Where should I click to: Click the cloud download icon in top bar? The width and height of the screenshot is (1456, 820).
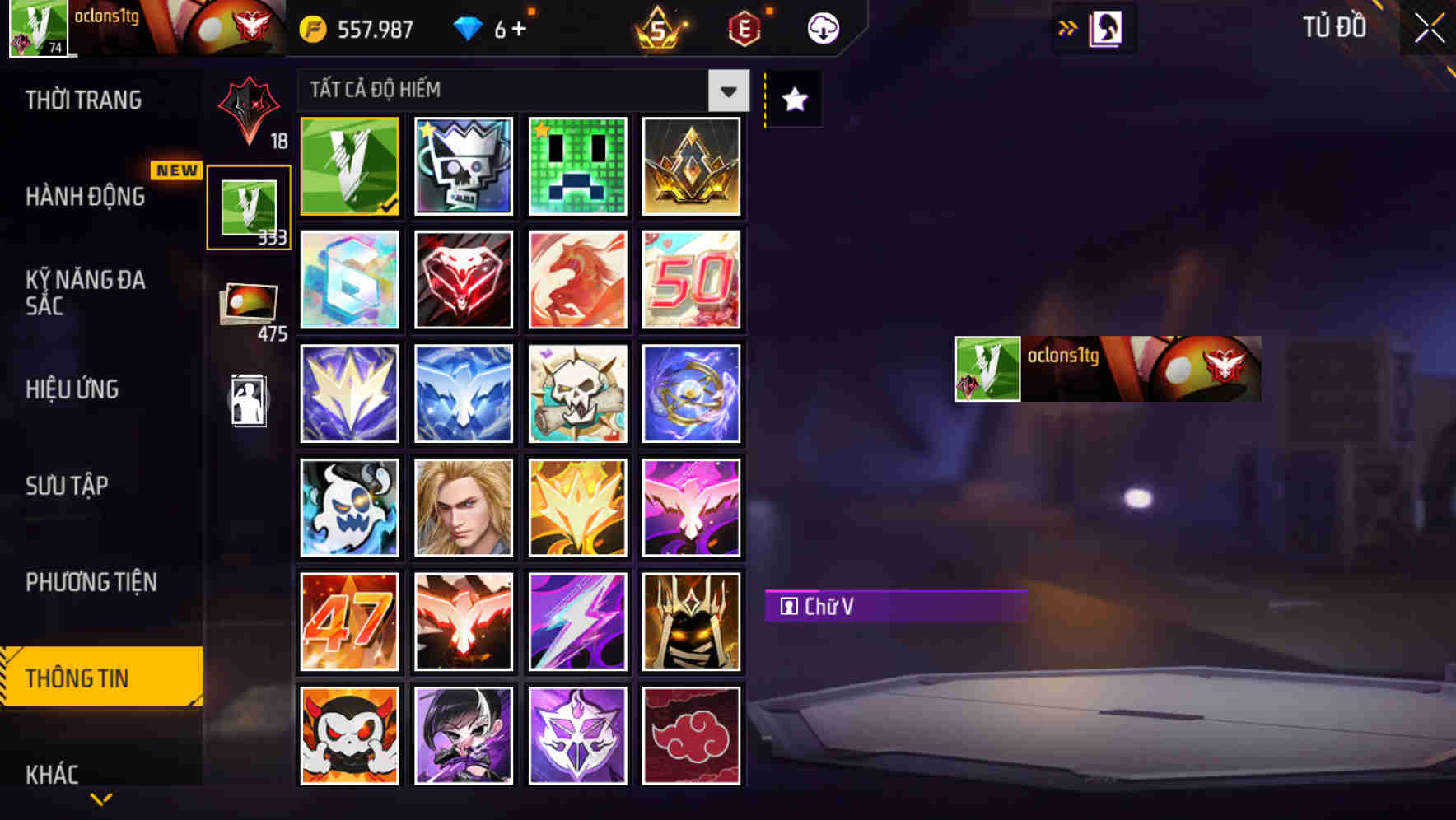[821, 27]
